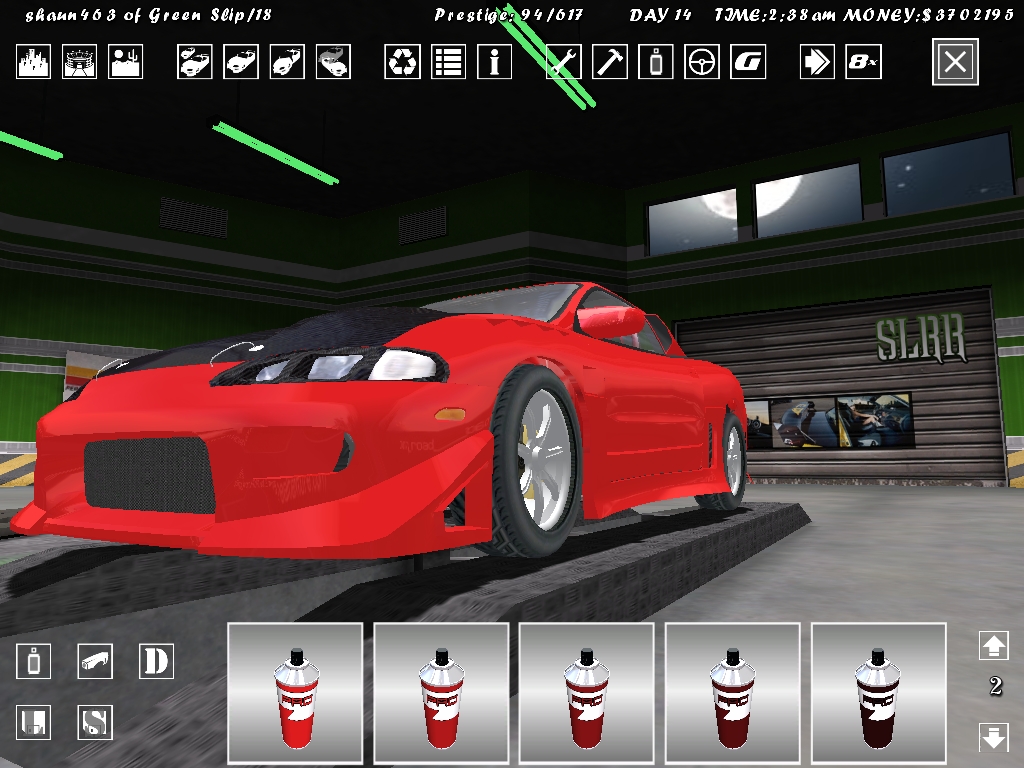Click the recycle arrows icon
The image size is (1024, 768).
[402, 62]
